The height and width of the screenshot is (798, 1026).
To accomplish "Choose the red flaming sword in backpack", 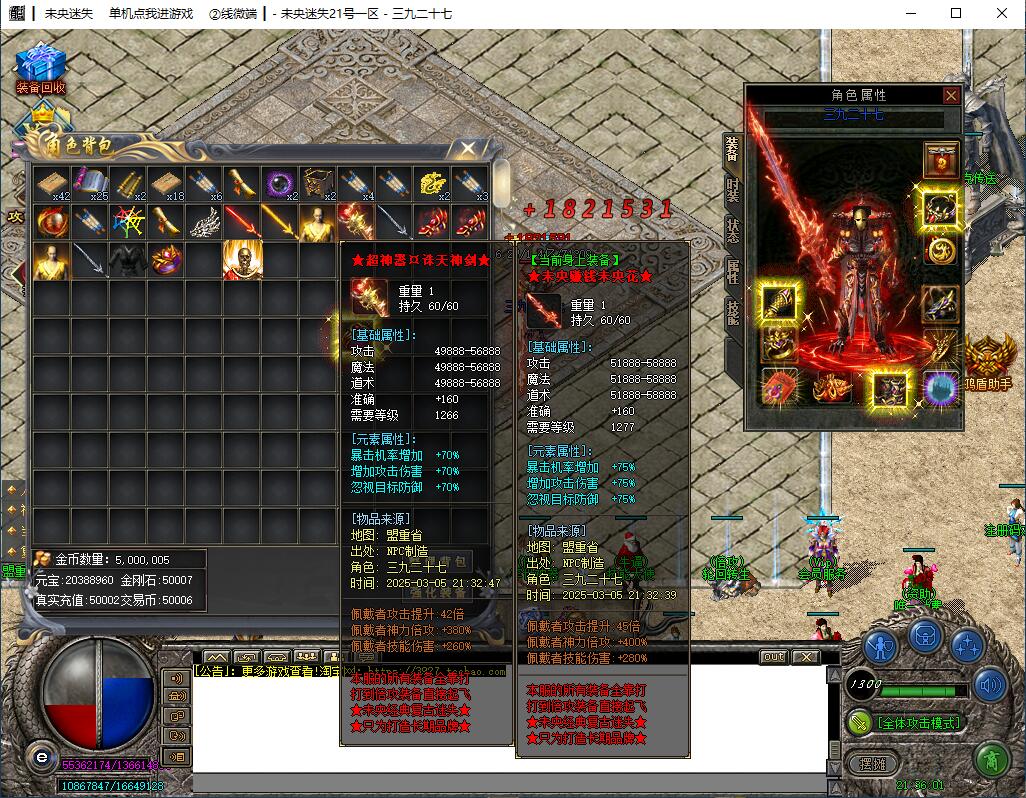I will (241, 222).
